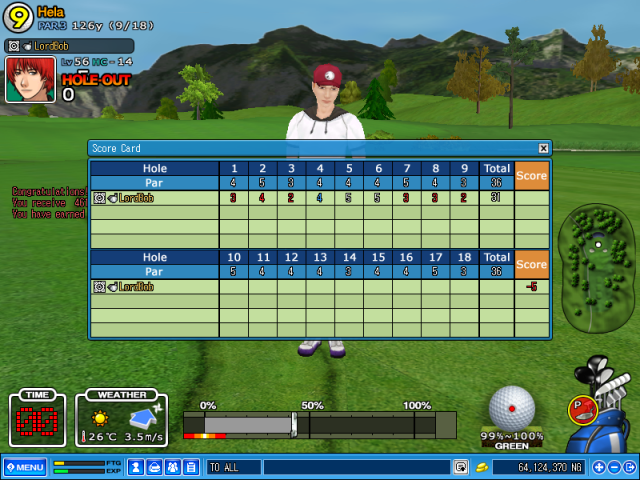The height and width of the screenshot is (480, 640).
Task: Click the shot power gauge bar
Action: coord(320,424)
